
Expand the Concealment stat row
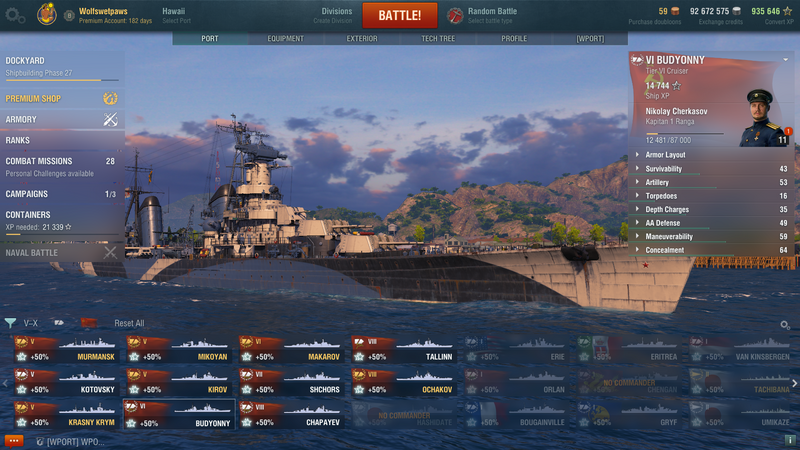pyautogui.click(x=712, y=250)
